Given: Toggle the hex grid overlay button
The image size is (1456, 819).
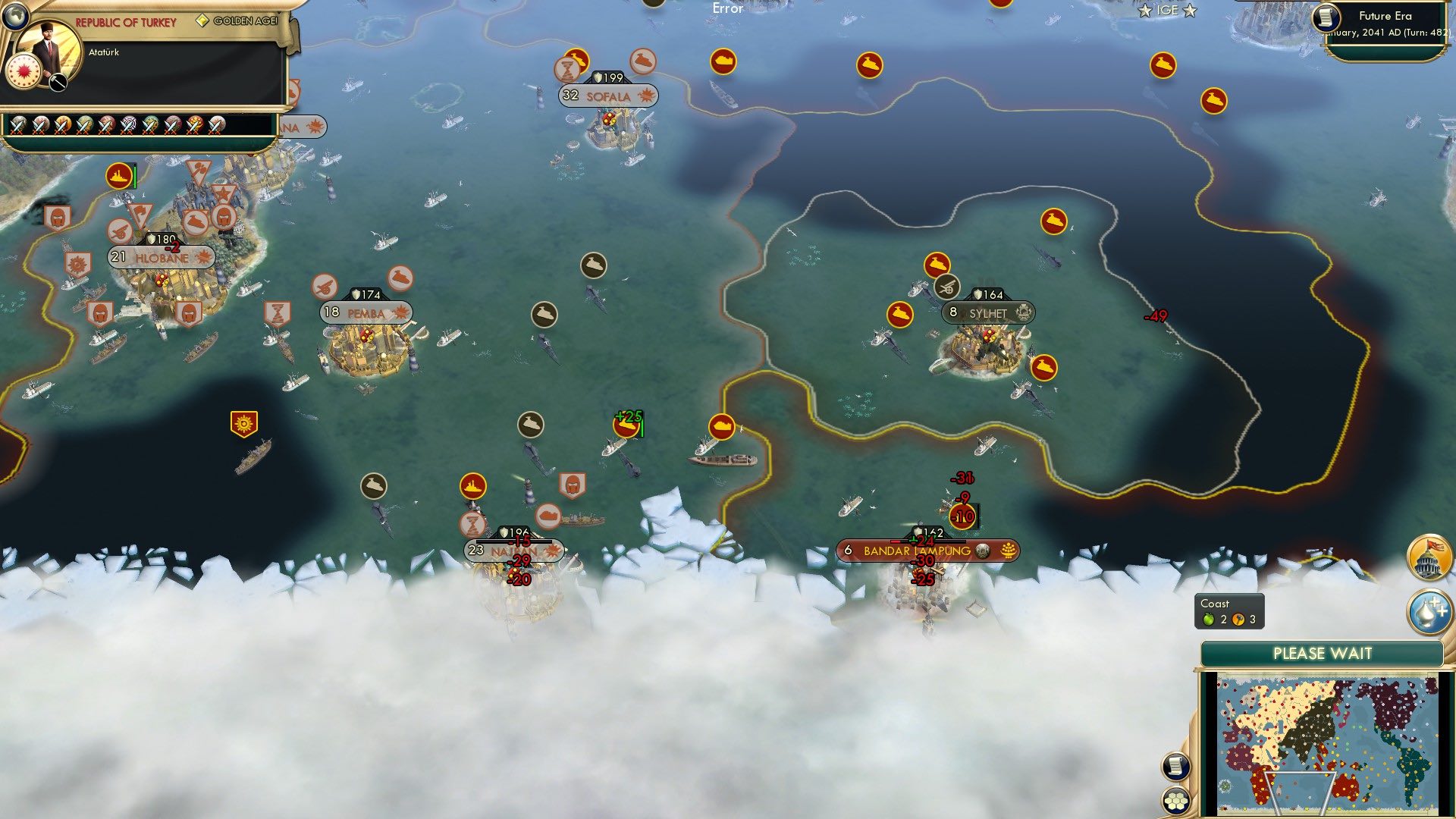Looking at the screenshot, I should tap(1175, 801).
